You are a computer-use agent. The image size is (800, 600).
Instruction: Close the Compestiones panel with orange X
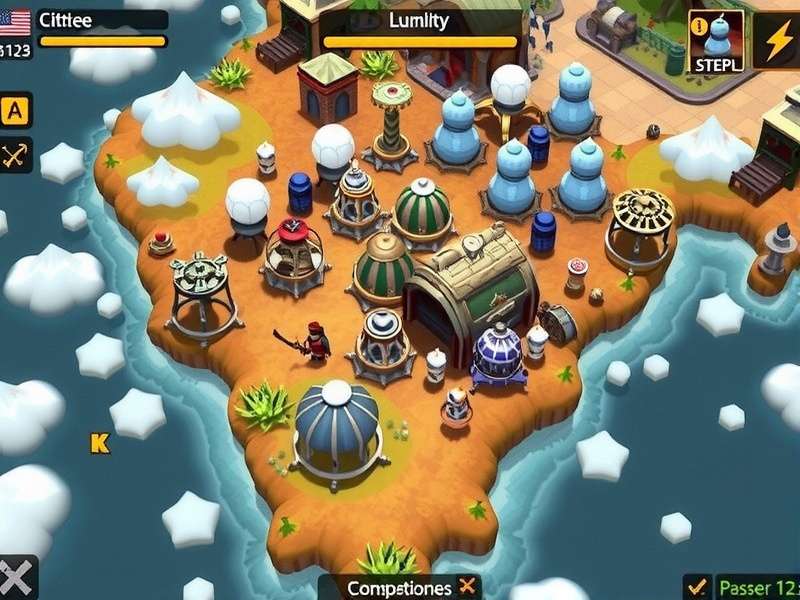[466, 587]
